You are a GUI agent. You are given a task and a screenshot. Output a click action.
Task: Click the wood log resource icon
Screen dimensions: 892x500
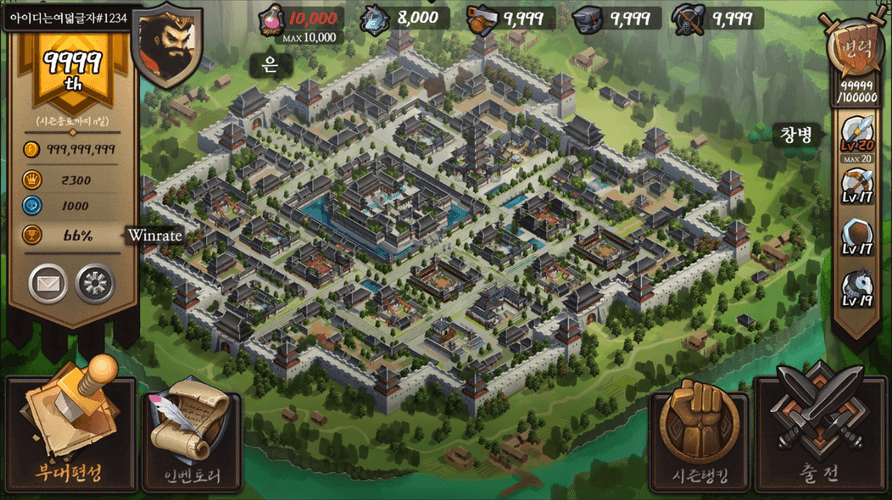pos(482,18)
